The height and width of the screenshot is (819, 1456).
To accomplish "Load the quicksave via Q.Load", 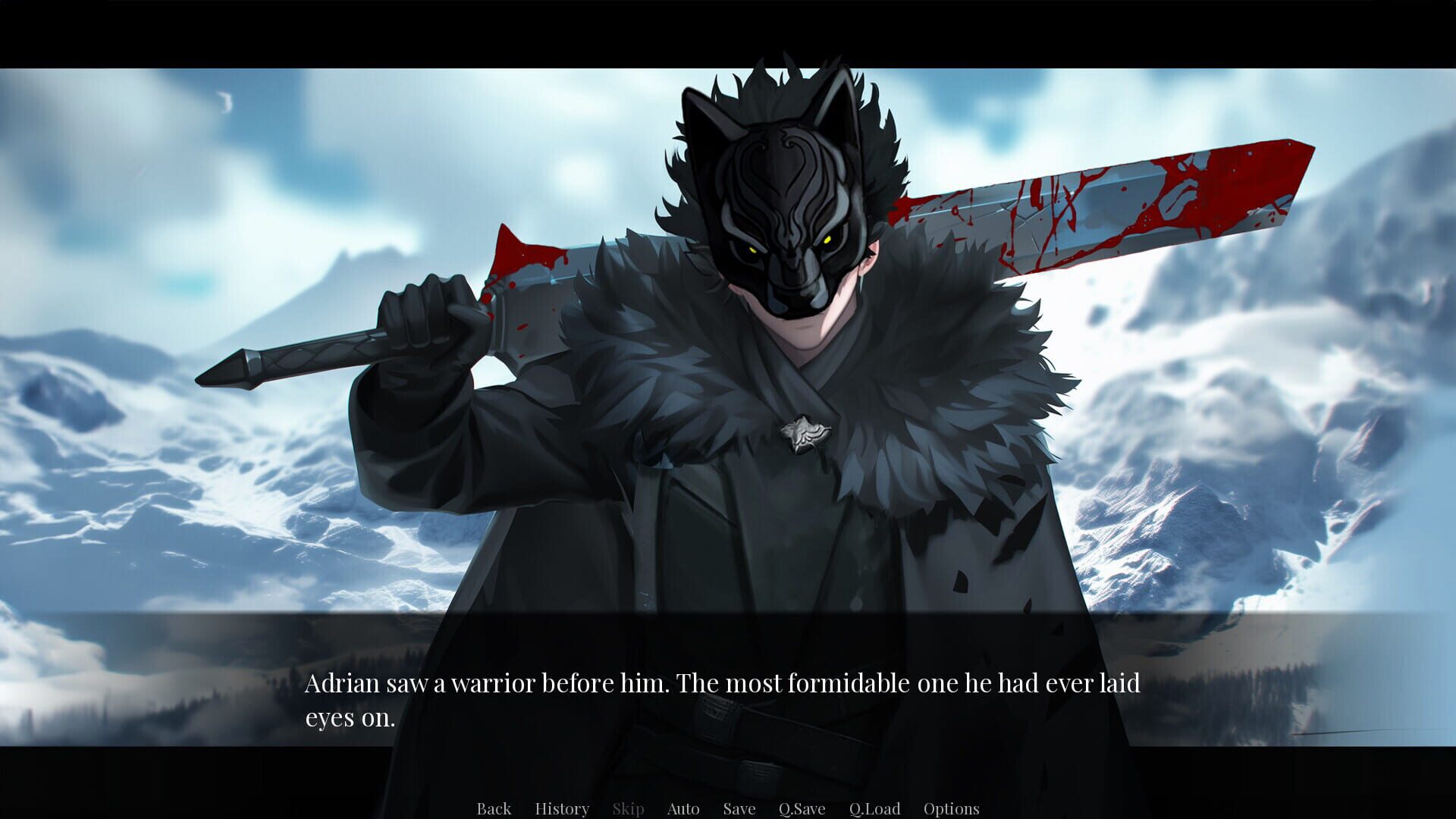I will [875, 808].
